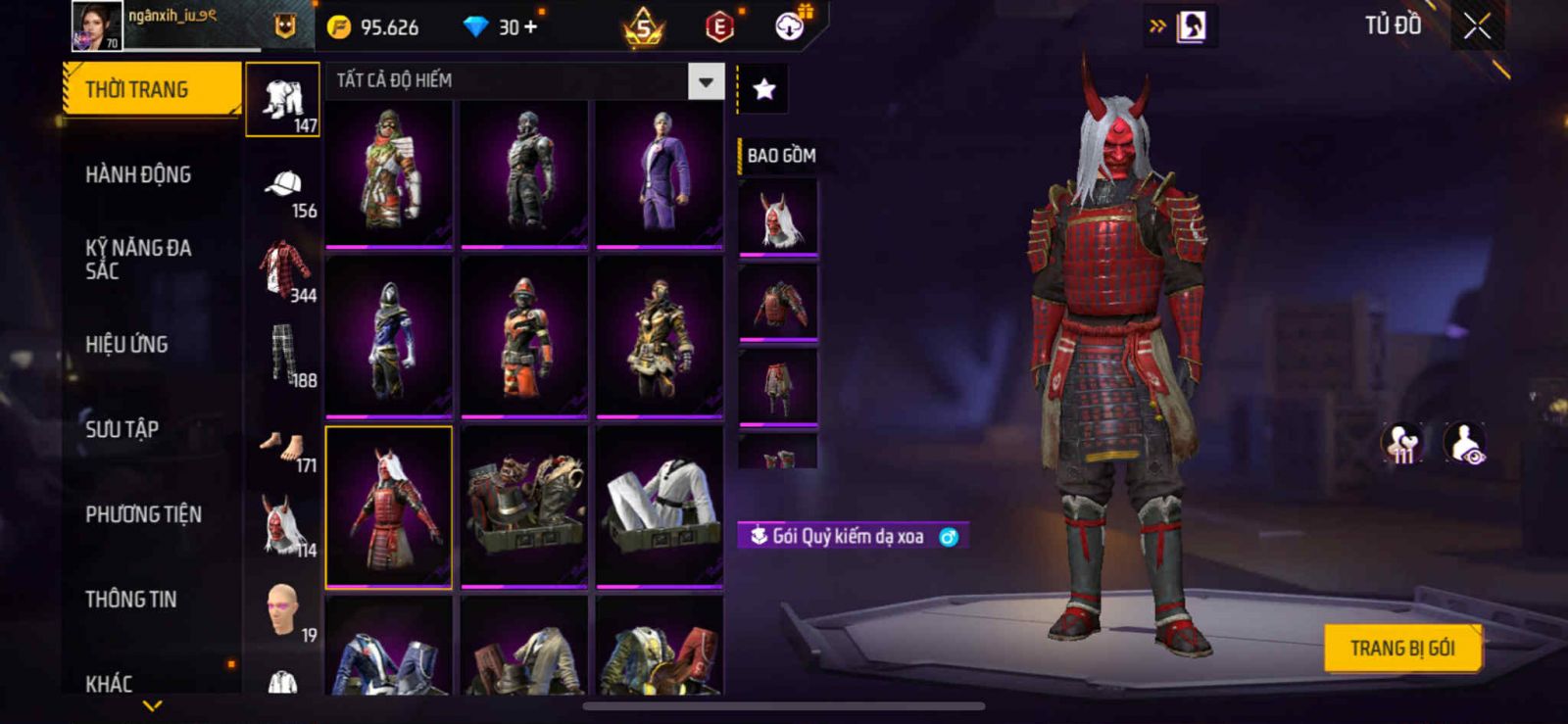The image size is (1568, 724).
Task: Open the THÔNG TIN tab
Action: pyautogui.click(x=131, y=600)
